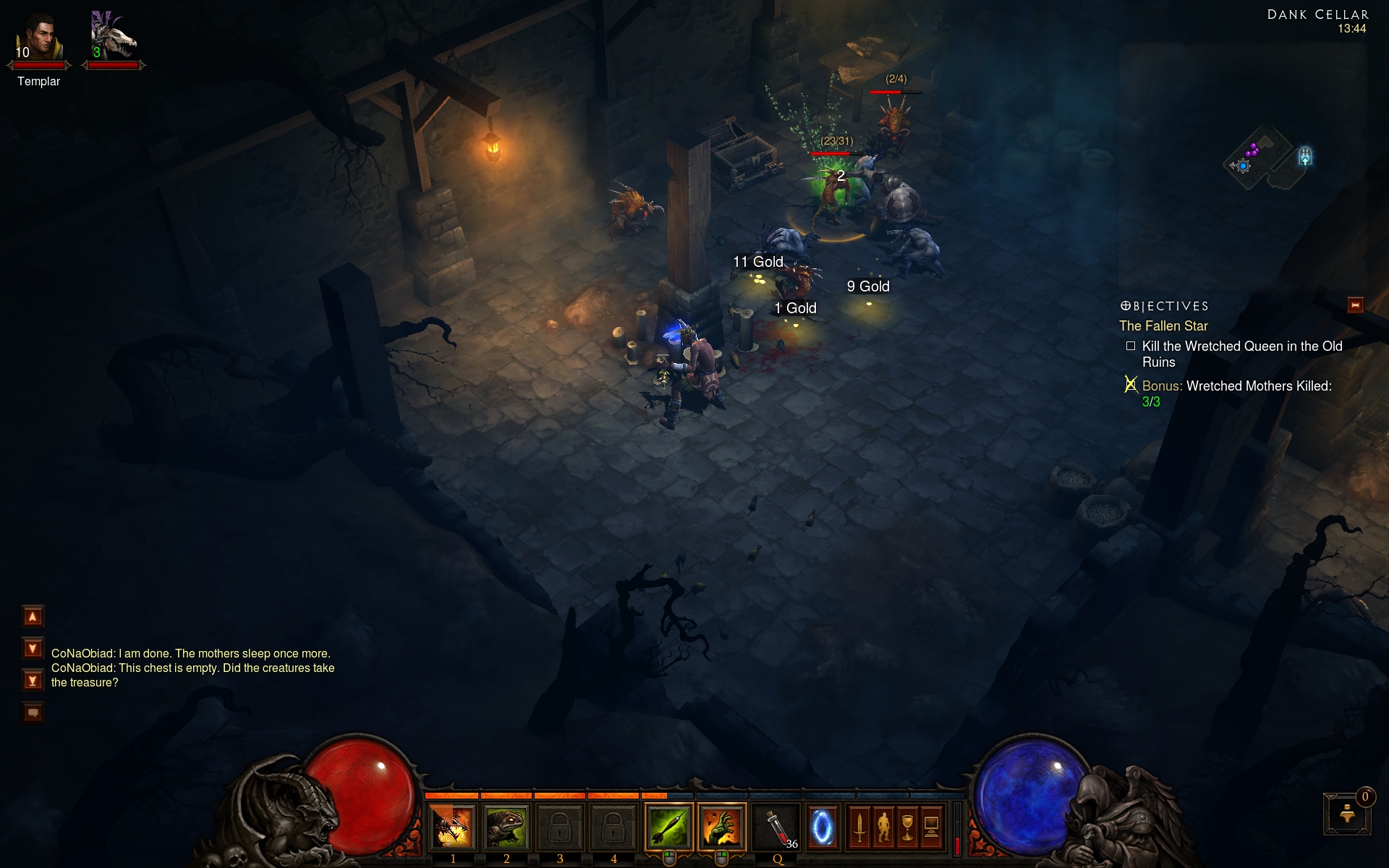This screenshot has height=868, width=1389.
Task: Drink the health potion
Action: coord(778,827)
